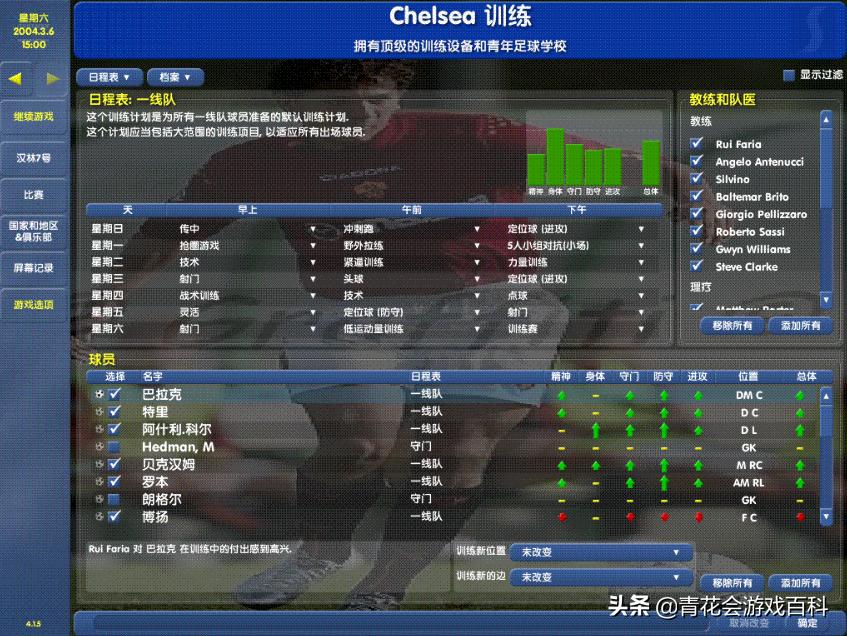Go back with the left arrow button
This screenshot has width=847, height=636.
click(16, 78)
